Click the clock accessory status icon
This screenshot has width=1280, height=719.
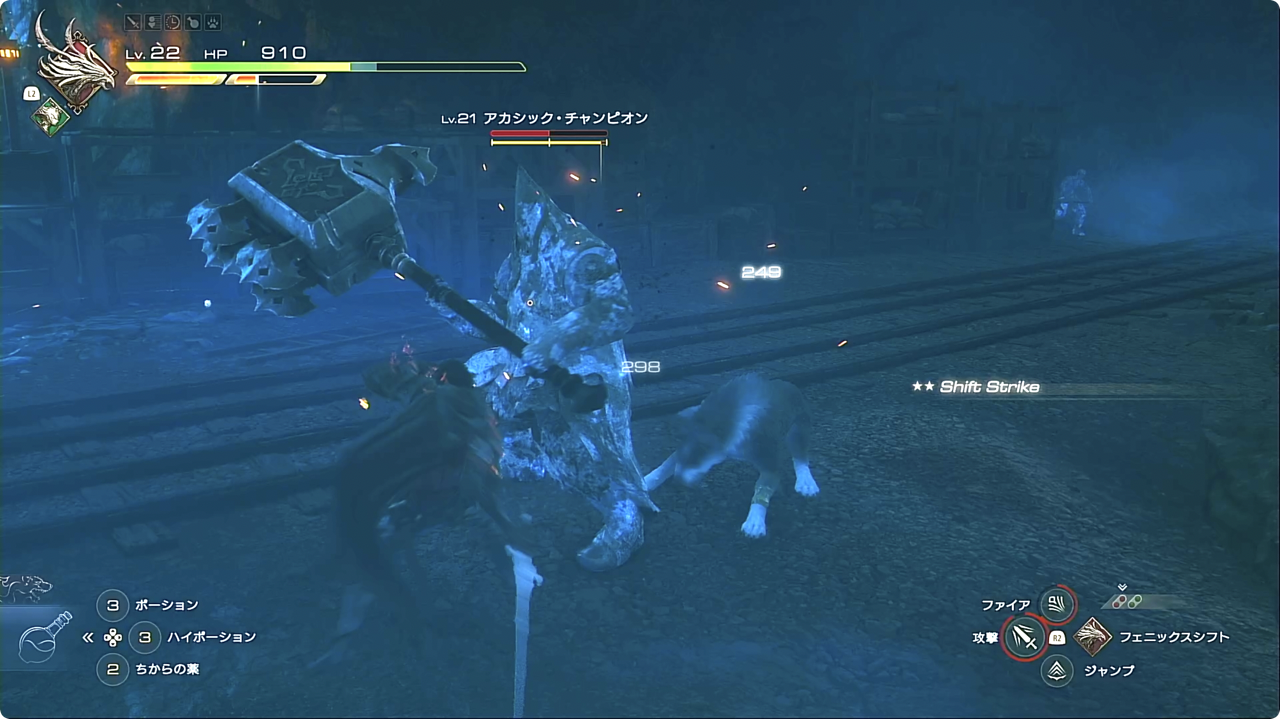(173, 22)
